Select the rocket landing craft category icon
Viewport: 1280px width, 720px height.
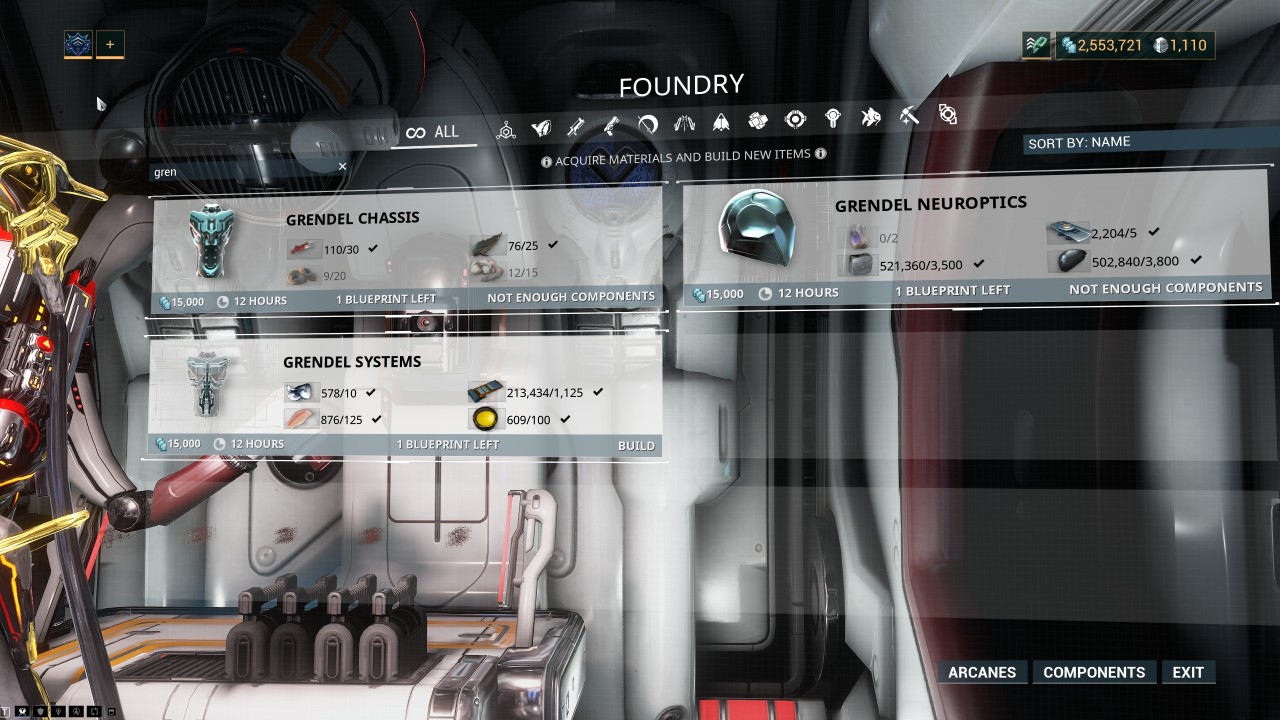(719, 118)
